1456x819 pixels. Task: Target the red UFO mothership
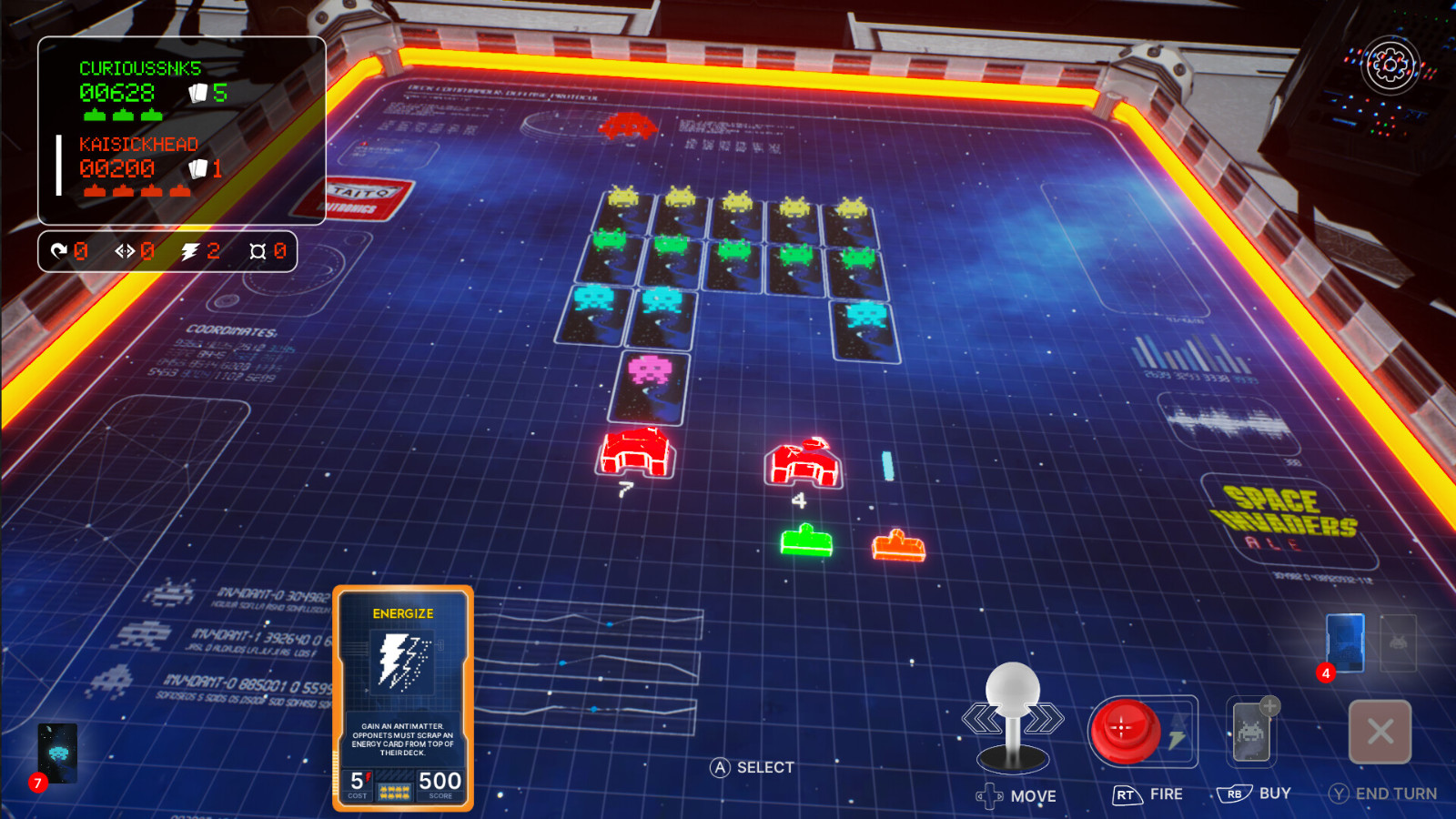[628, 126]
